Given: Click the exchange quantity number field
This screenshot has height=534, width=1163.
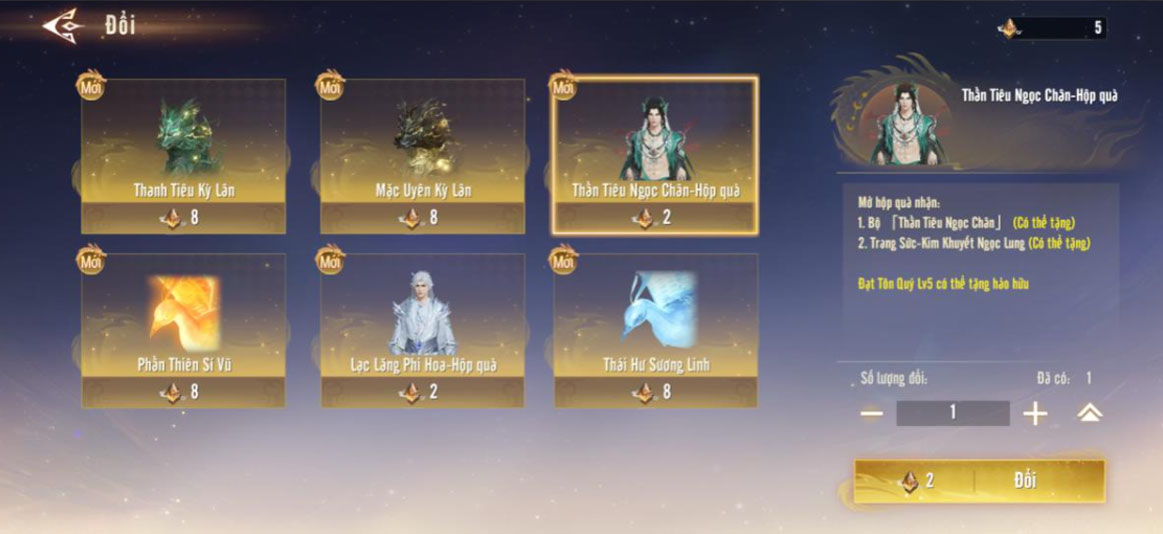Looking at the screenshot, I should pos(952,413).
